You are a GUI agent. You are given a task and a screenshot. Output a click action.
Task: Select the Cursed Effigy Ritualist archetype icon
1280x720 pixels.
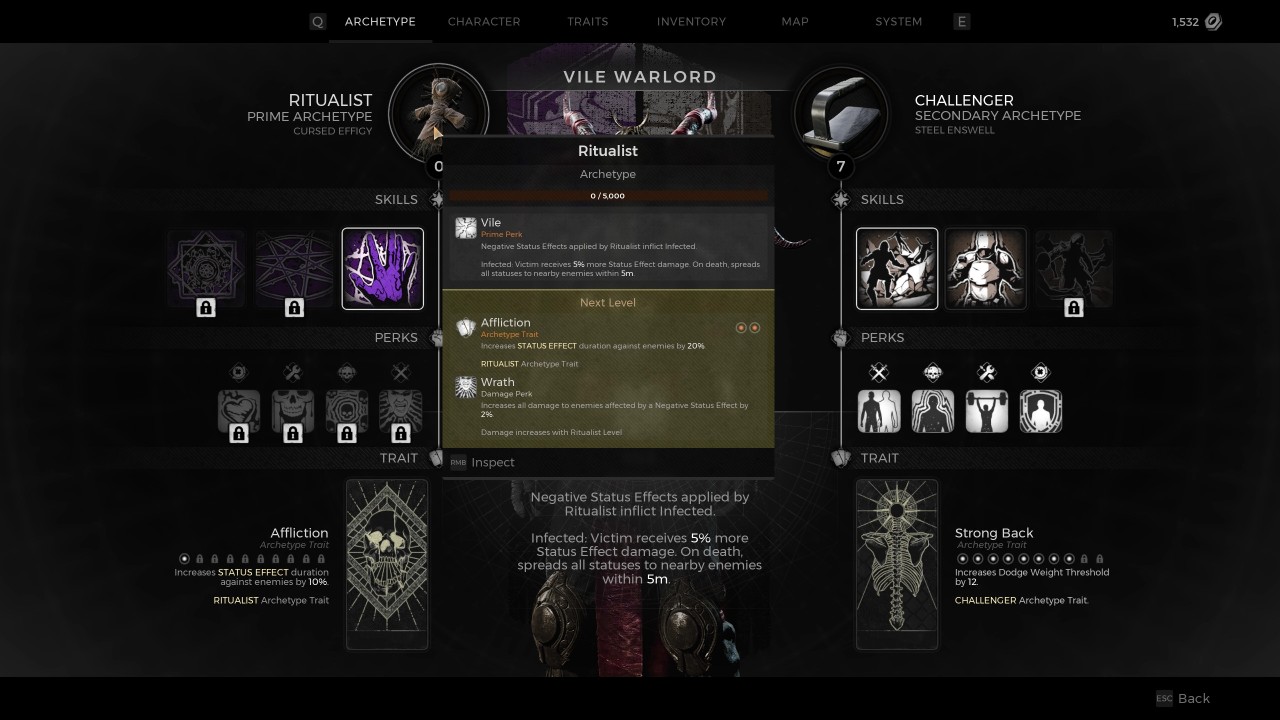click(438, 112)
